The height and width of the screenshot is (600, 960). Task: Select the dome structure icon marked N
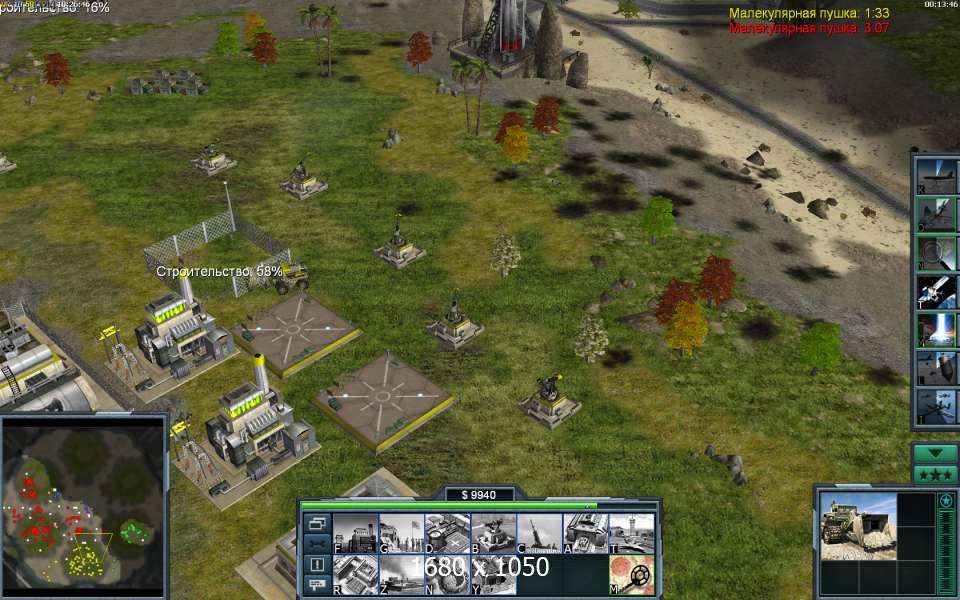[x=447, y=575]
